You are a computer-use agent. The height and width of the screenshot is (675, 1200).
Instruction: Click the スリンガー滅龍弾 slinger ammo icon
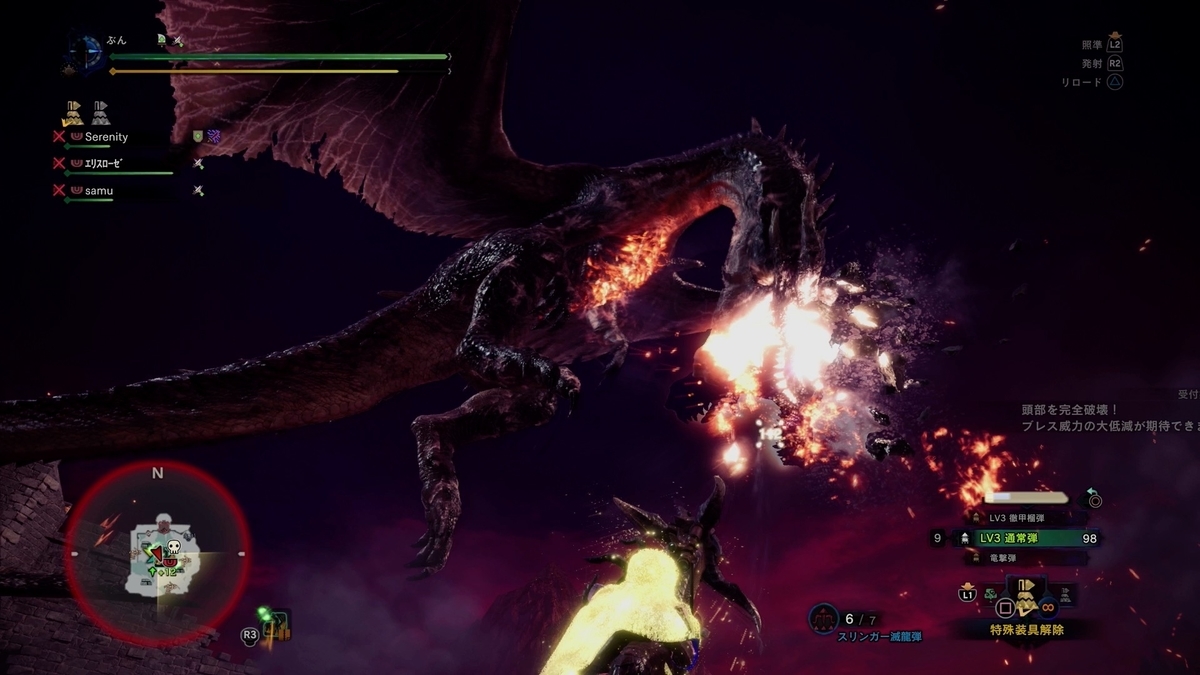coord(823,620)
